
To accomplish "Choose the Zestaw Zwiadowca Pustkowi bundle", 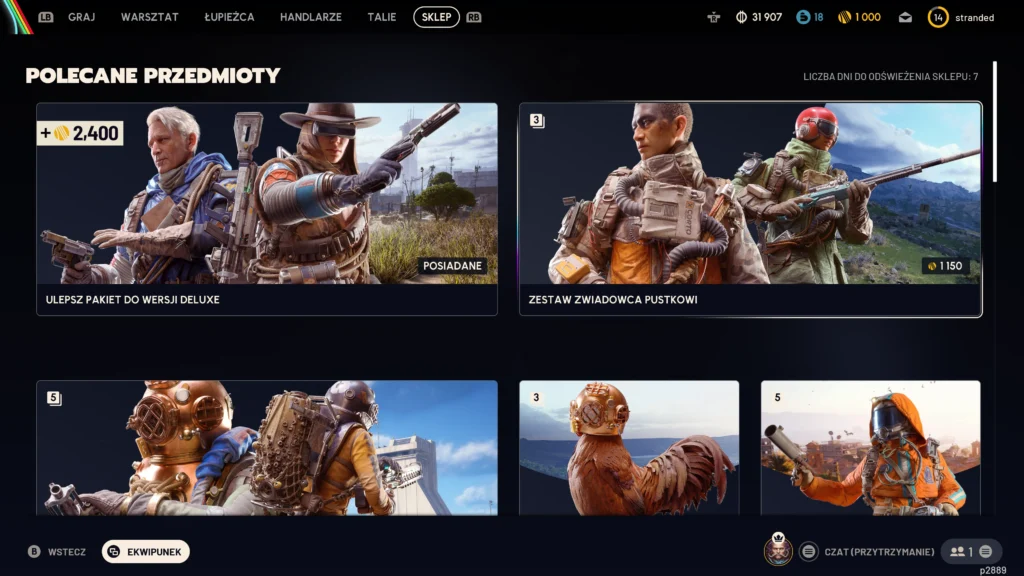I will point(750,209).
